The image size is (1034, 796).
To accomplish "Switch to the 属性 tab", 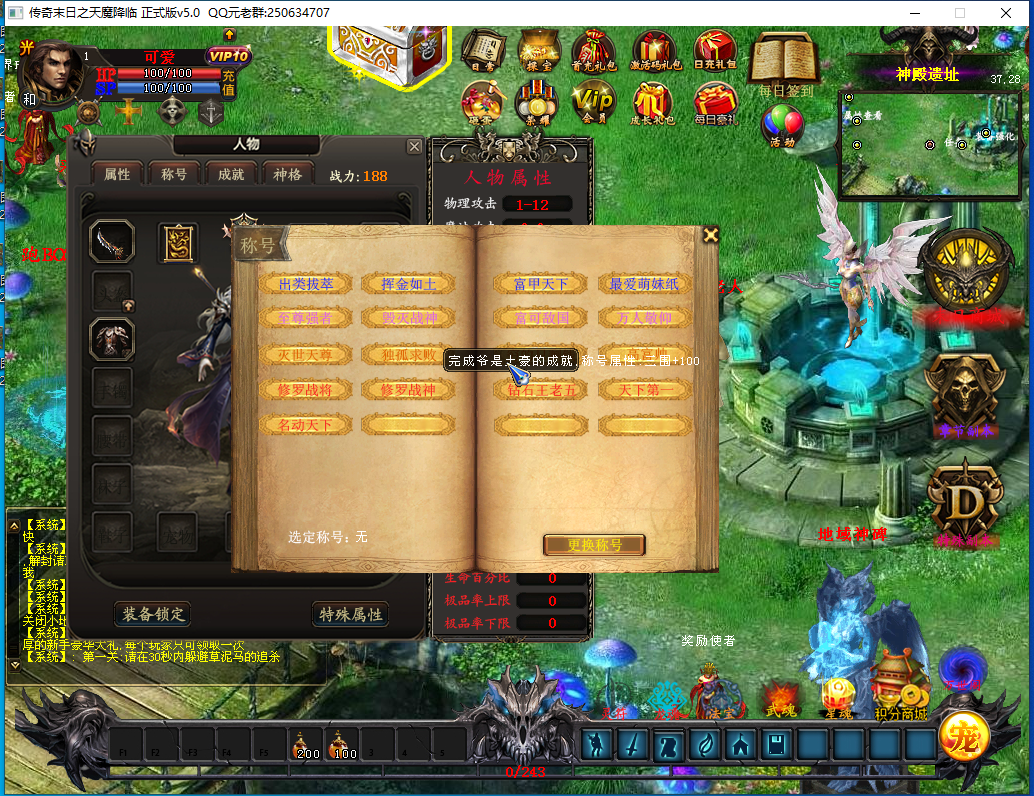I will (x=117, y=174).
